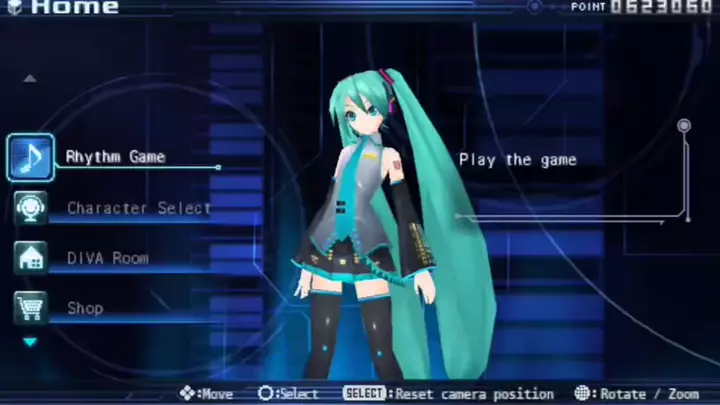Select the shopping cart Shop icon
The width and height of the screenshot is (720, 405).
31,308
